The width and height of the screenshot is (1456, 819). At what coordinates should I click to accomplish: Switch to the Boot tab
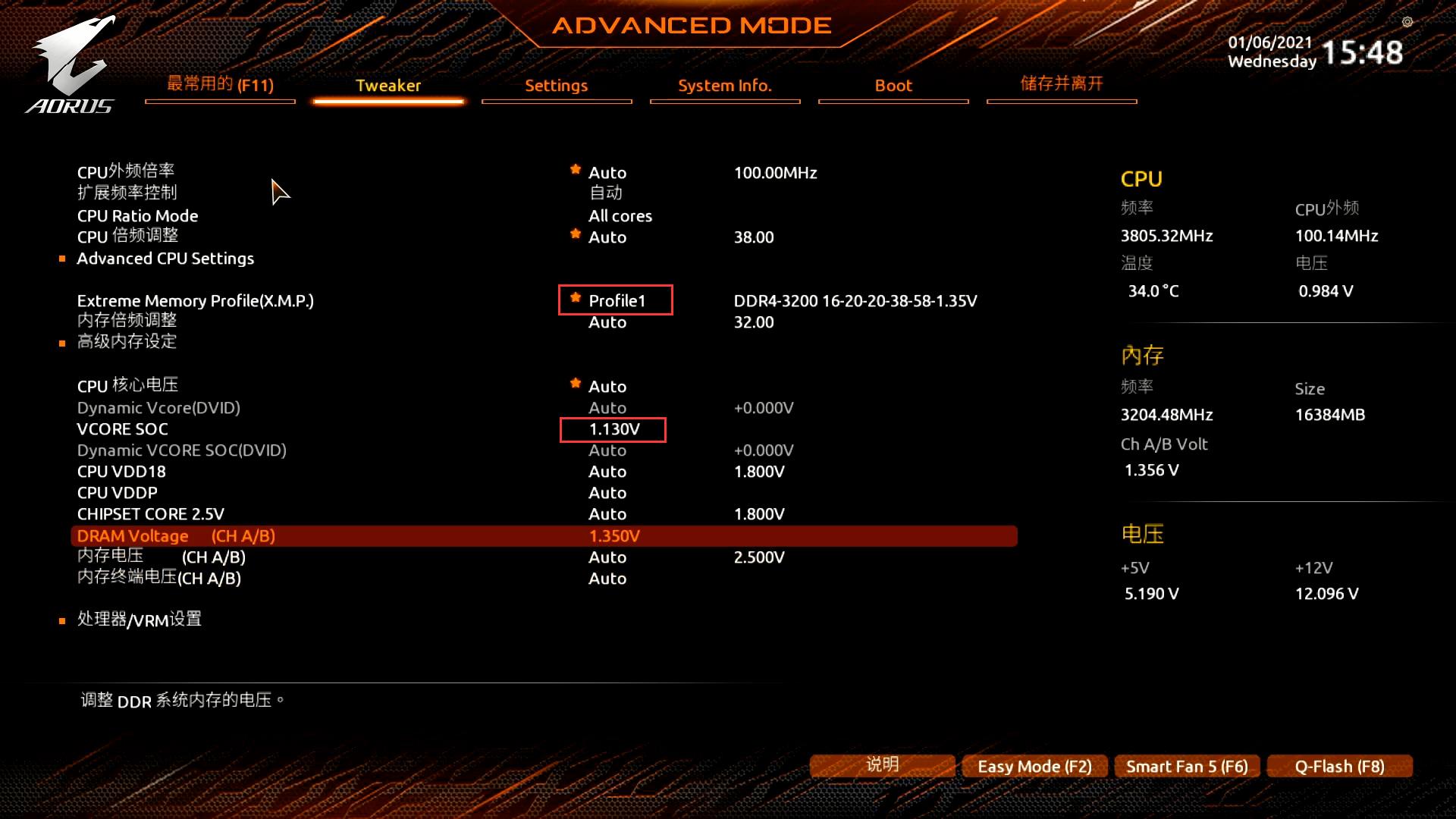[x=893, y=86]
